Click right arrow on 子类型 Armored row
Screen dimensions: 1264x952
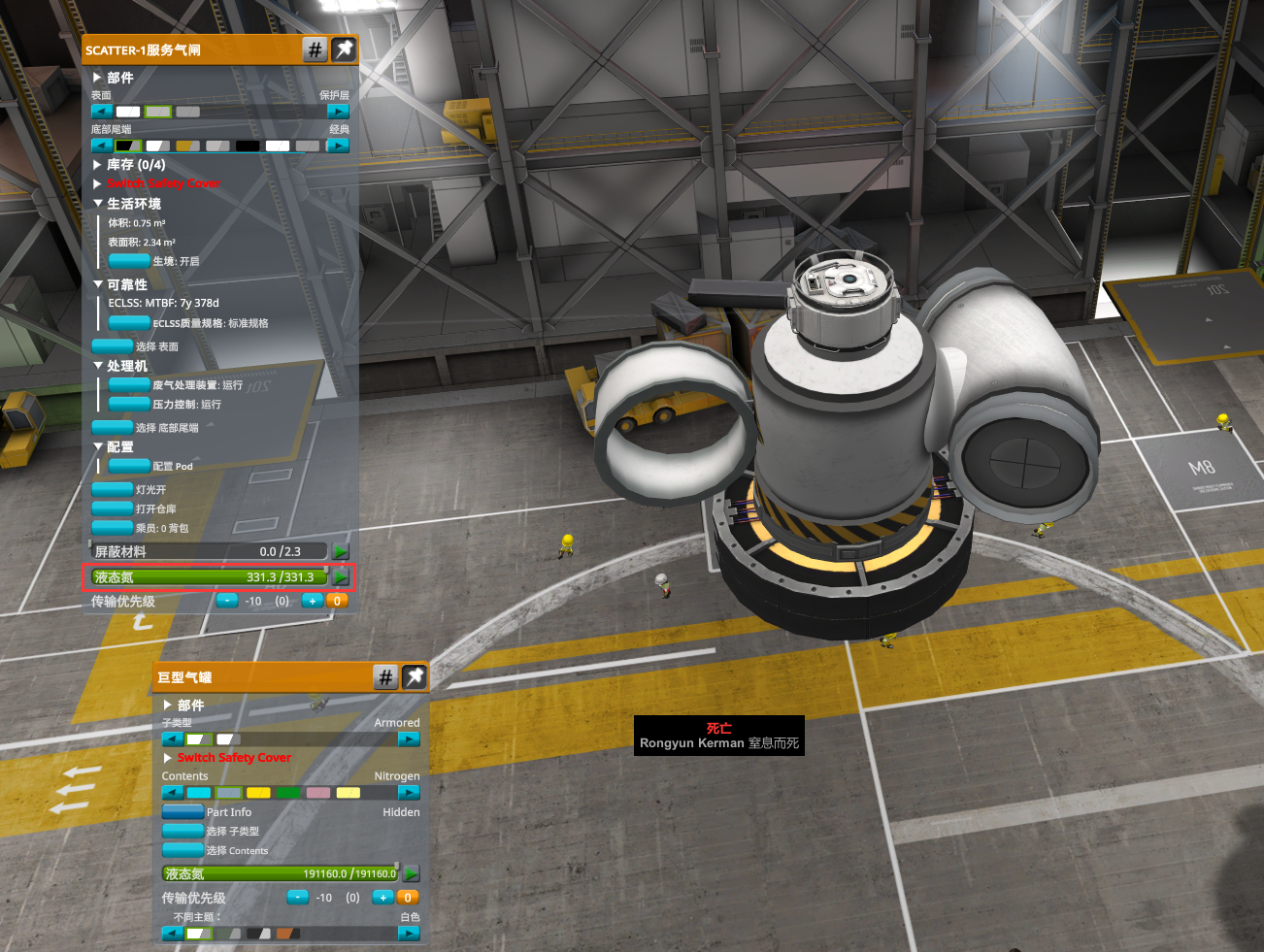tap(409, 739)
